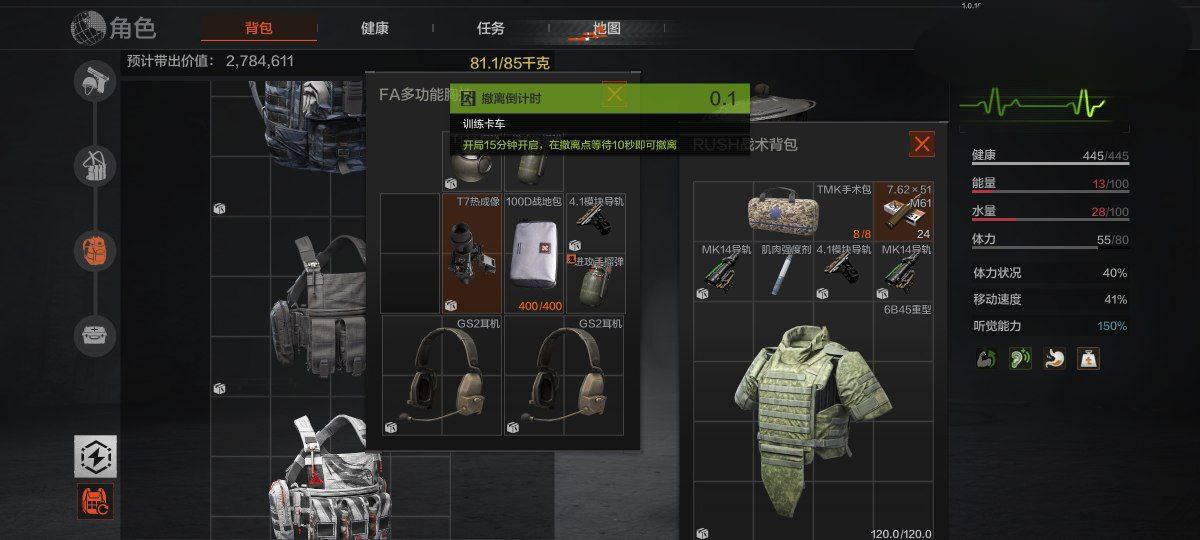Activate the lightning bolt hexagon button
Image resolution: width=1200 pixels, height=540 pixels.
click(x=96, y=456)
